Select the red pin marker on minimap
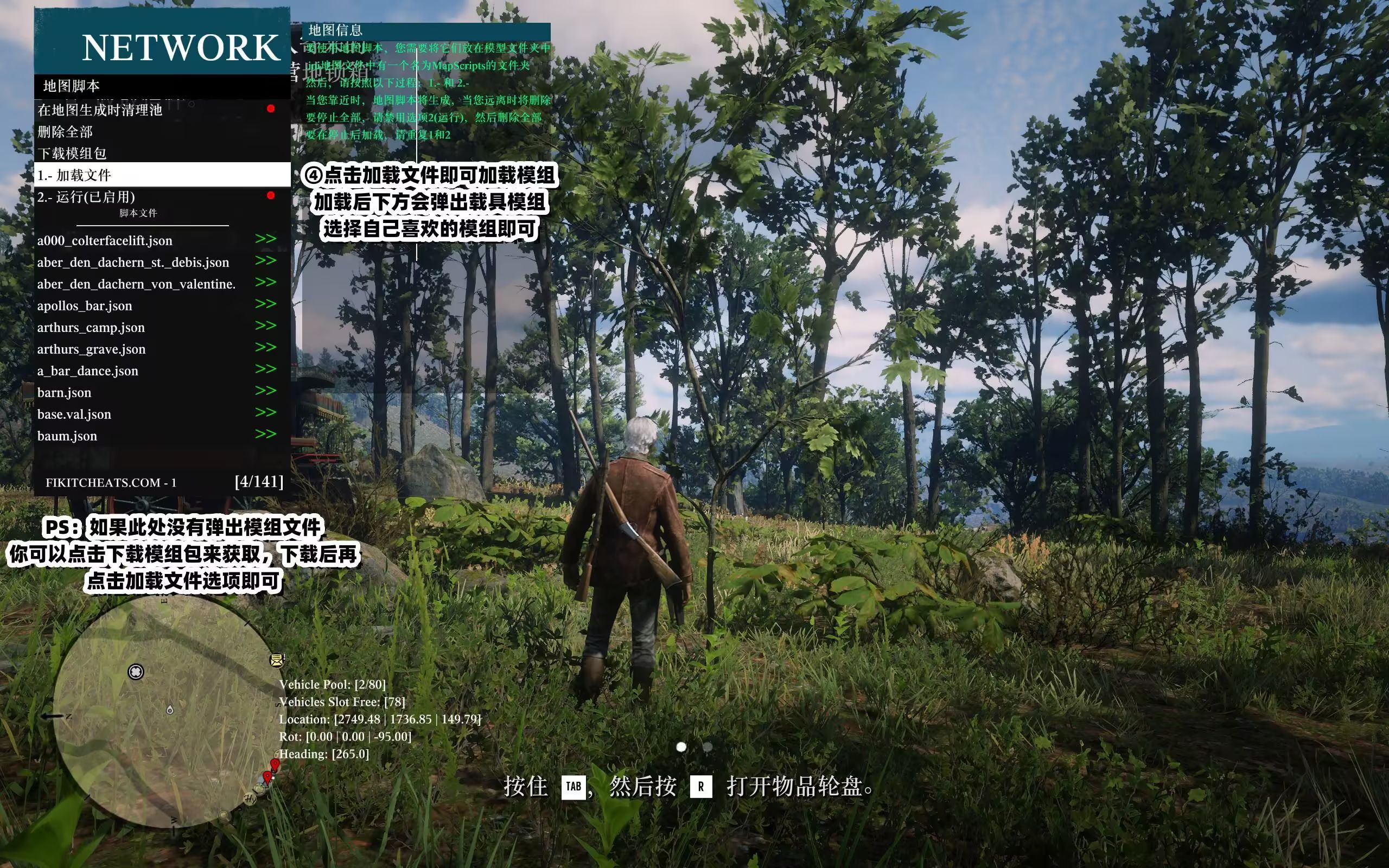The image size is (1389, 868). [275, 764]
